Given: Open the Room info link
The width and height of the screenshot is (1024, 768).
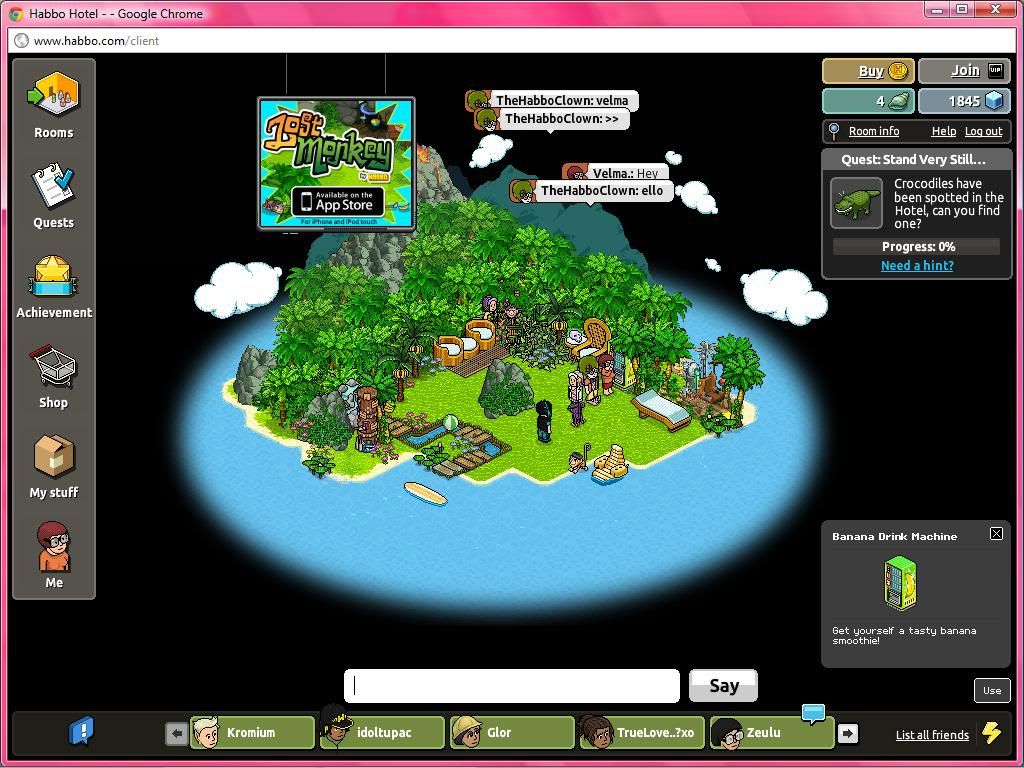Looking at the screenshot, I should click(x=873, y=131).
